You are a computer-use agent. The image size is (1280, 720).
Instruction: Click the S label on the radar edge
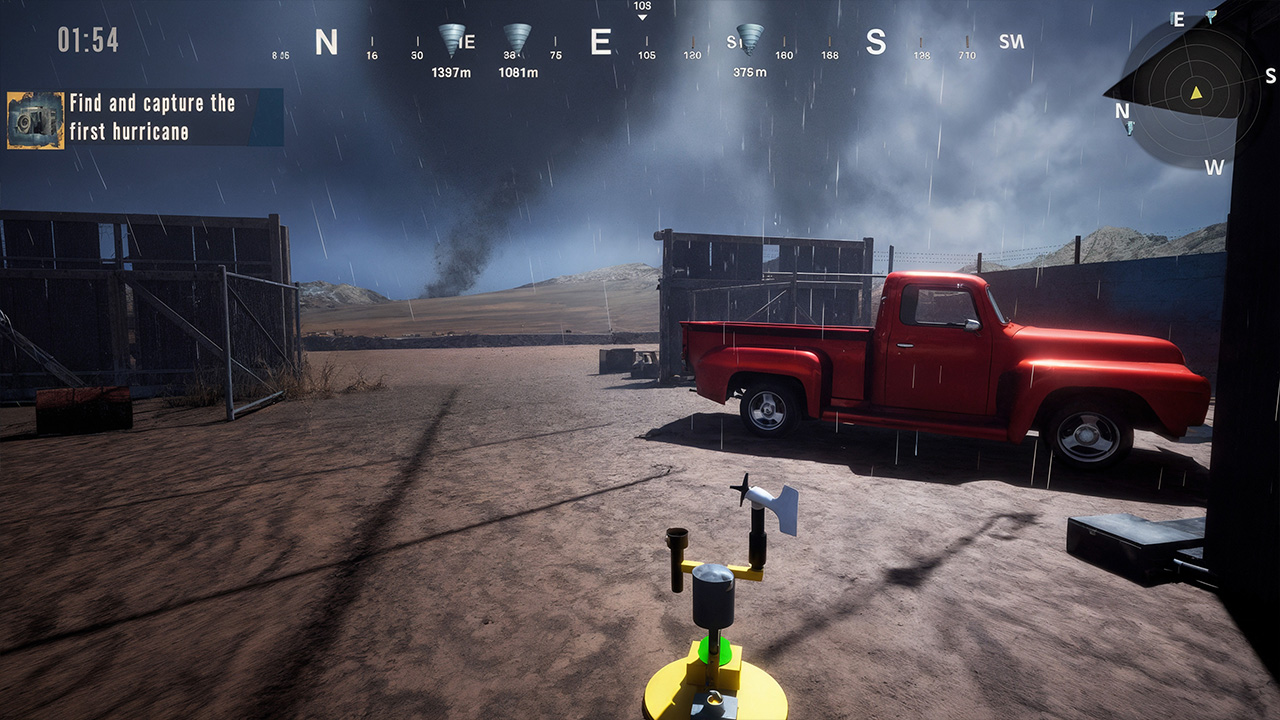[1272, 76]
